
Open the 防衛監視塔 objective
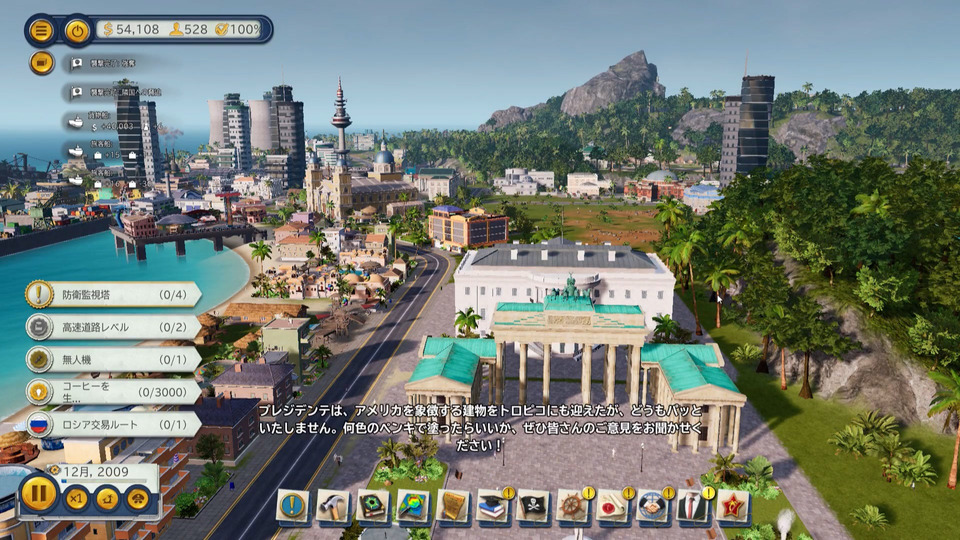[112, 295]
